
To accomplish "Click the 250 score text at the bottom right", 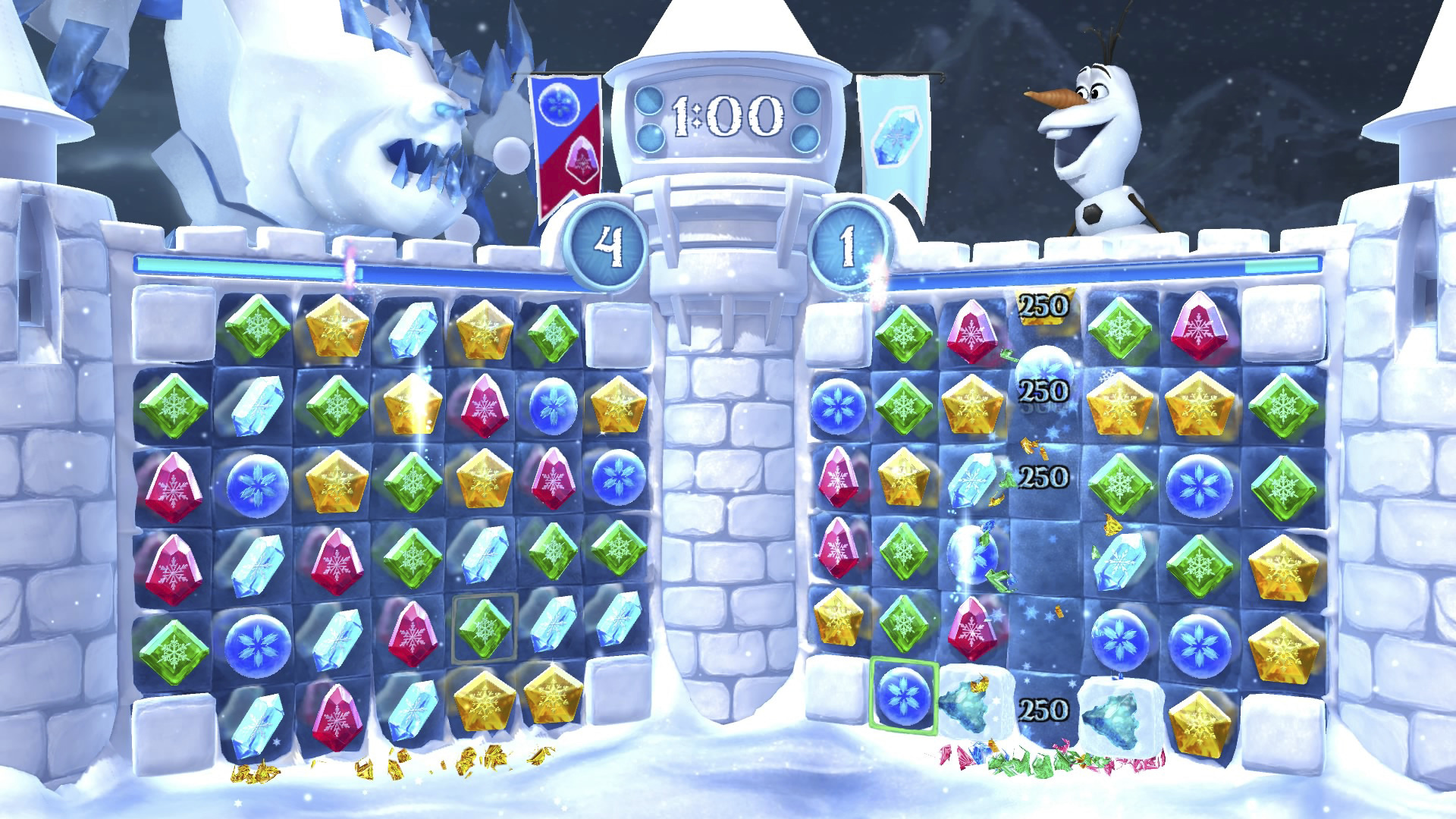I will coord(1043,711).
